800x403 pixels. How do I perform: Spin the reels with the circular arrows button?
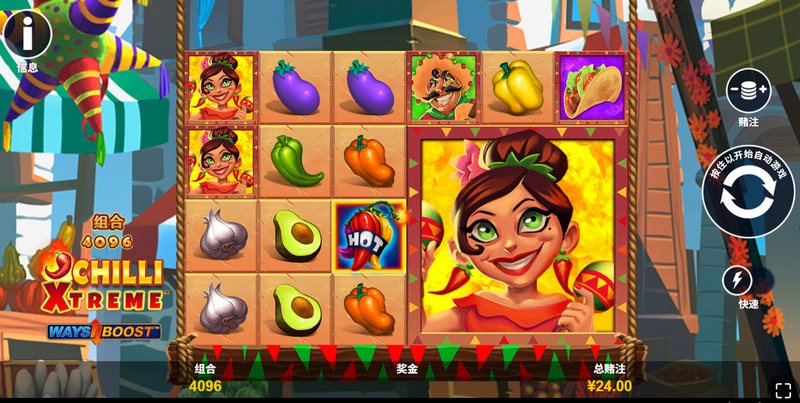click(x=749, y=192)
